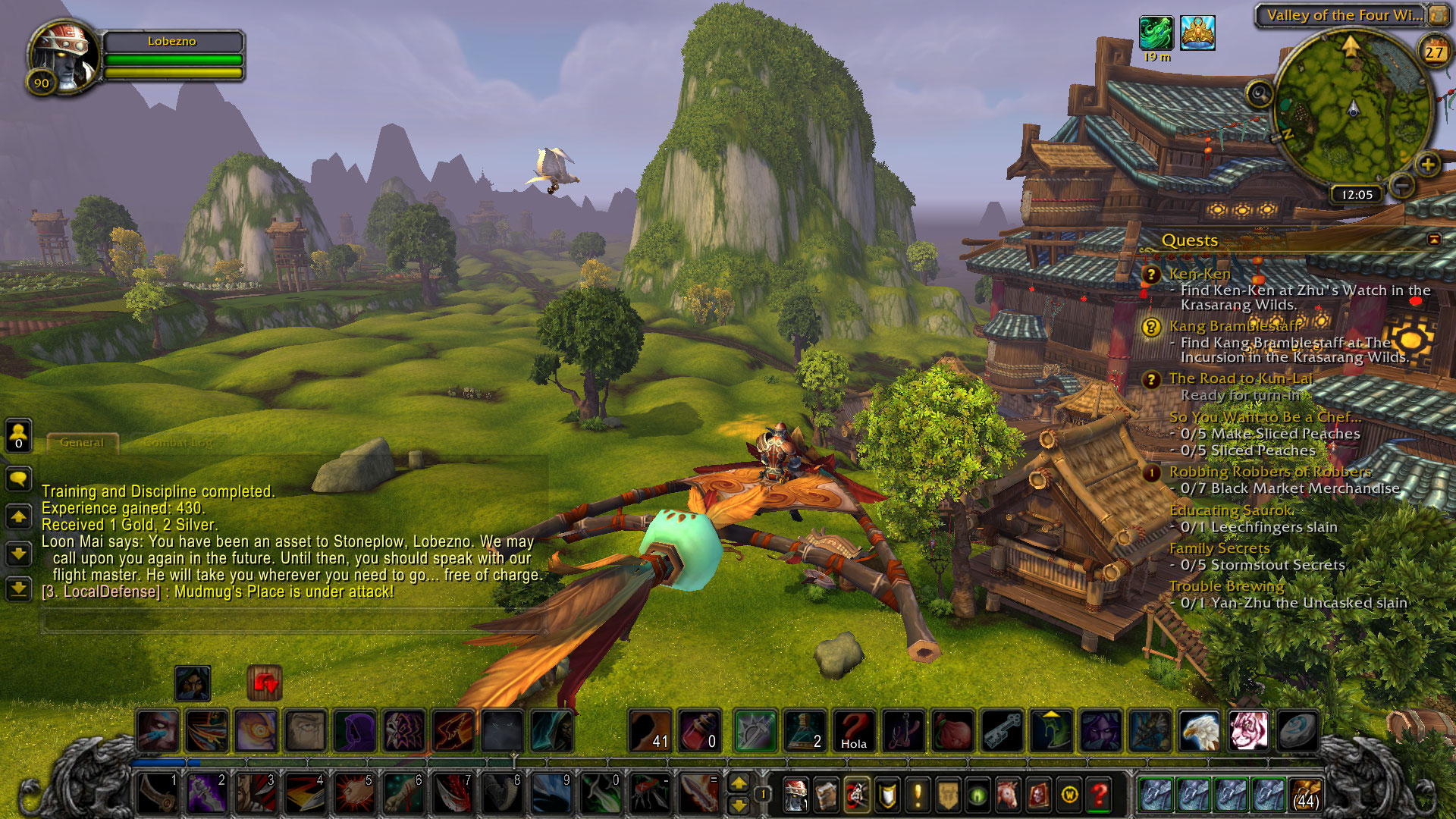
Task: Open the red question mark help menu
Action: [x=1099, y=795]
